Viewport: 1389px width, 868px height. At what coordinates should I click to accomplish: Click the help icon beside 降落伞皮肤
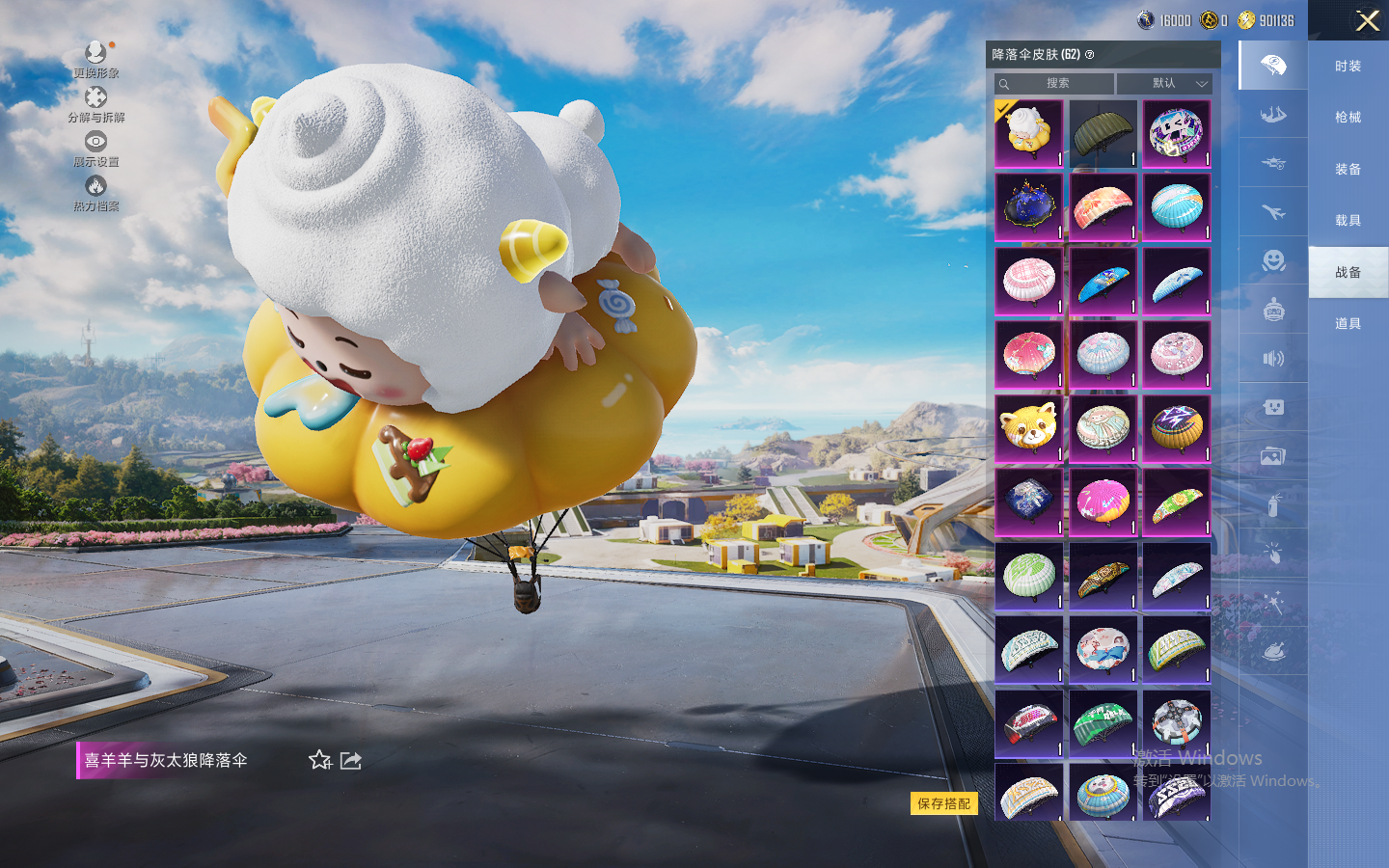point(1090,55)
